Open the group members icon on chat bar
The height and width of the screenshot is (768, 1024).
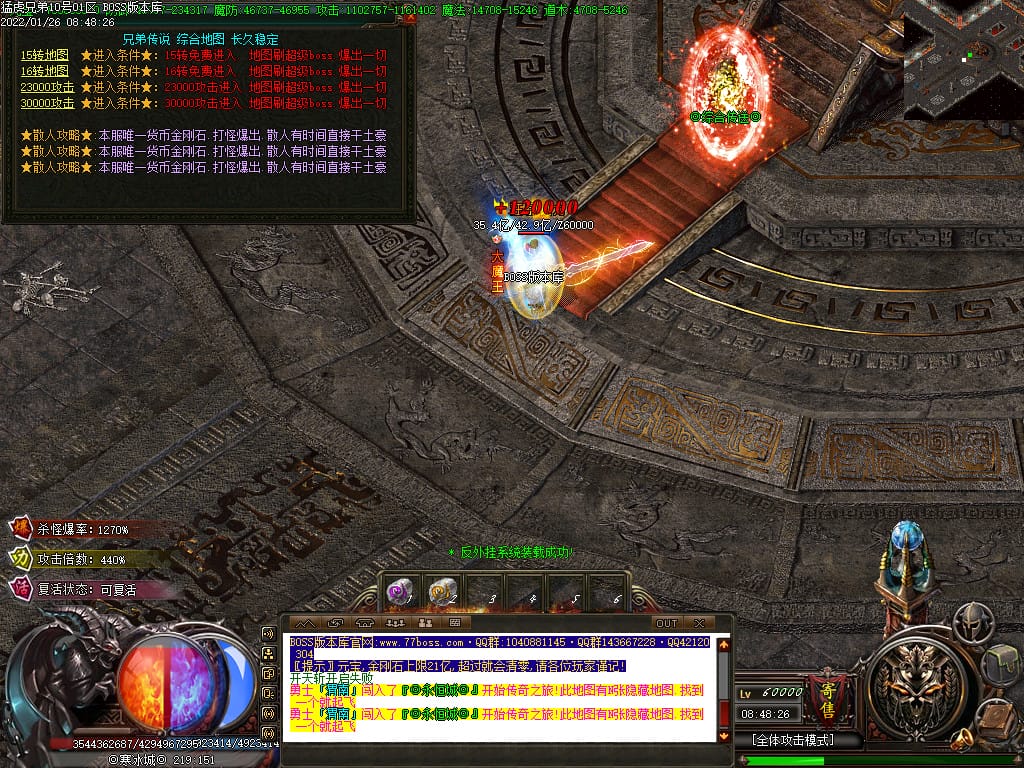[x=395, y=623]
